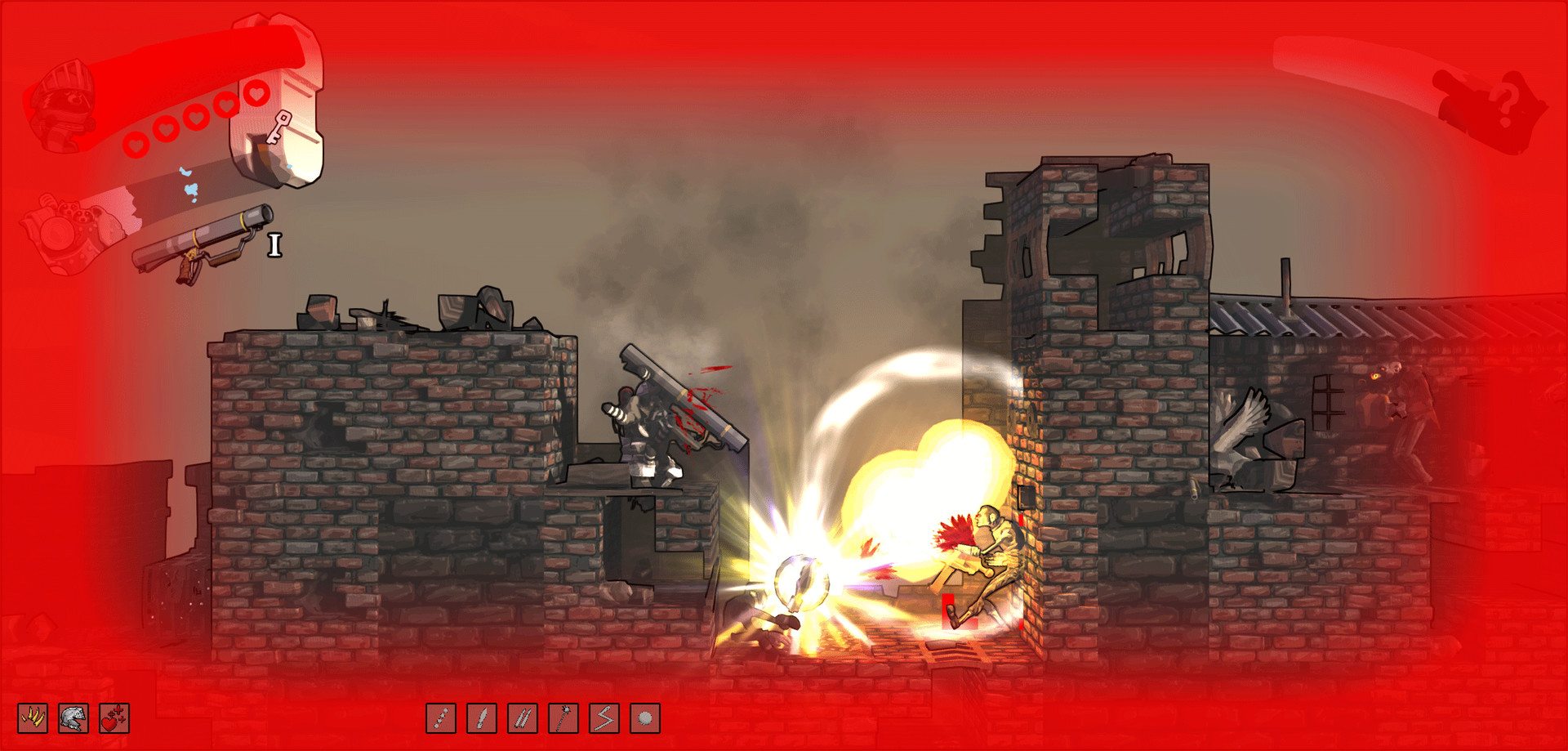Select the cannonball weapon slot
The image size is (1568, 751).
pyautogui.click(x=645, y=717)
